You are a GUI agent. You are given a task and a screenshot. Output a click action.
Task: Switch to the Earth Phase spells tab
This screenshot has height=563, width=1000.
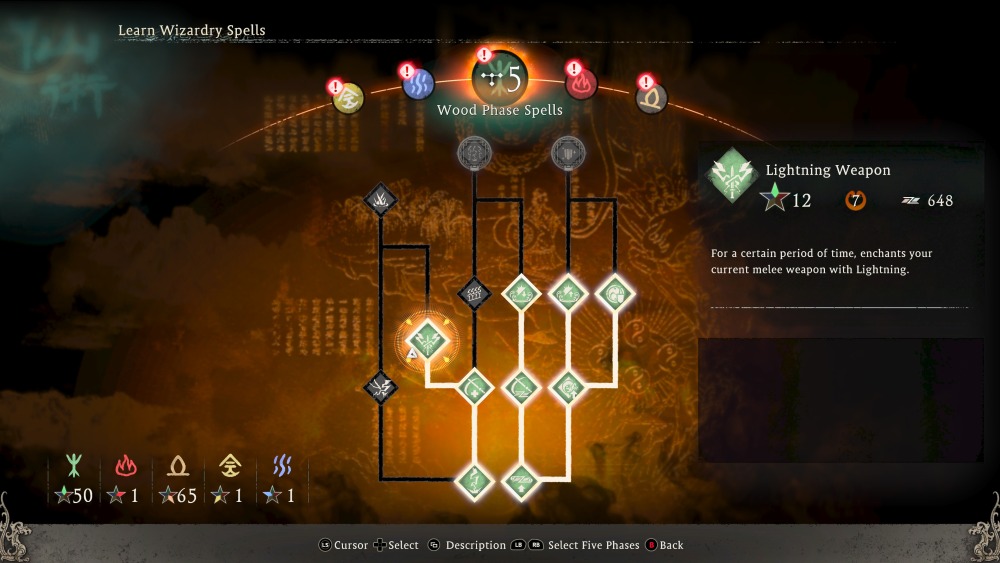[652, 97]
